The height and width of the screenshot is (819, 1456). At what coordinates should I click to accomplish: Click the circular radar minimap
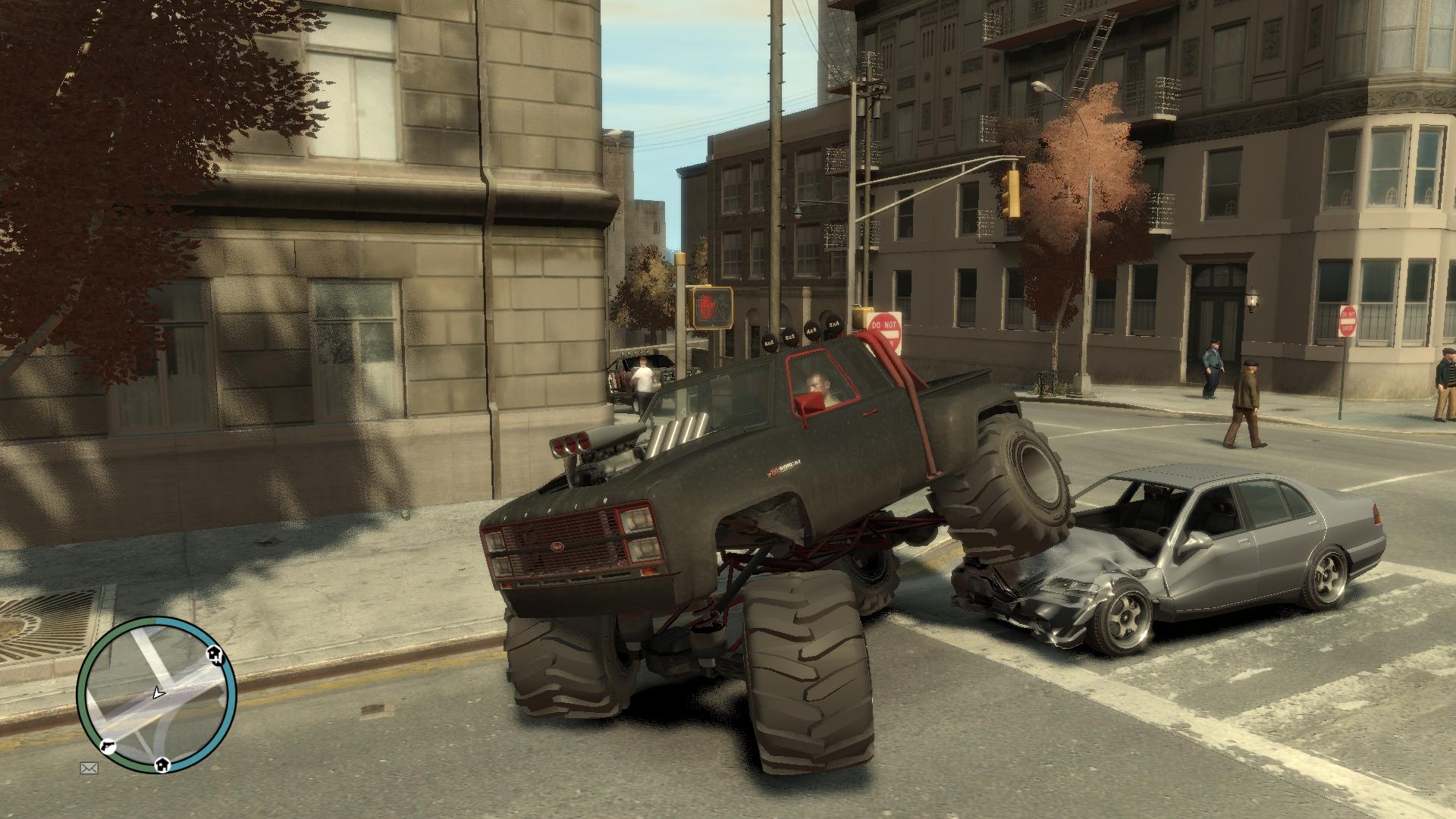157,695
